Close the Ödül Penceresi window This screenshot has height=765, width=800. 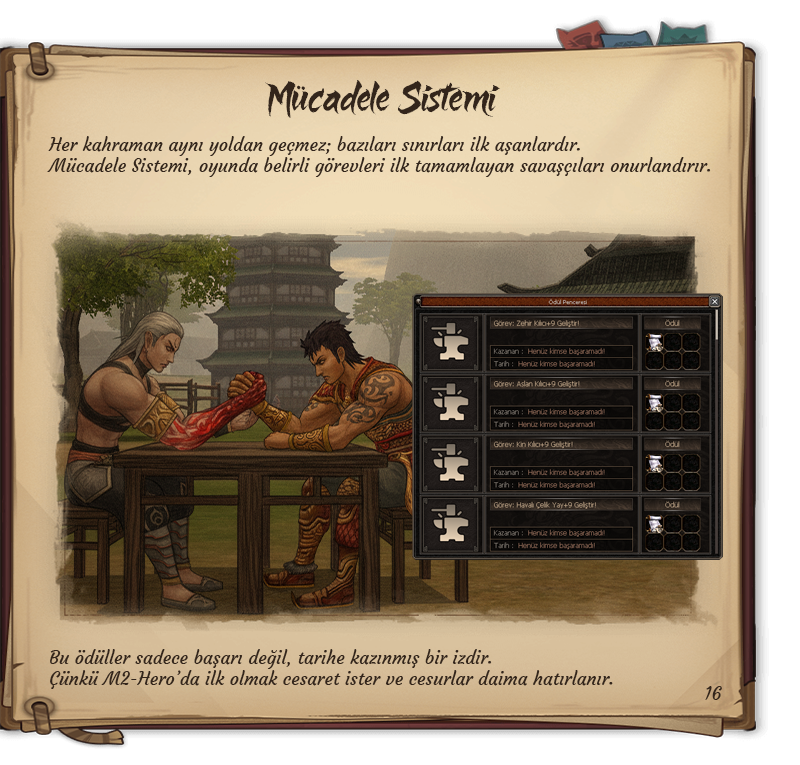point(714,301)
